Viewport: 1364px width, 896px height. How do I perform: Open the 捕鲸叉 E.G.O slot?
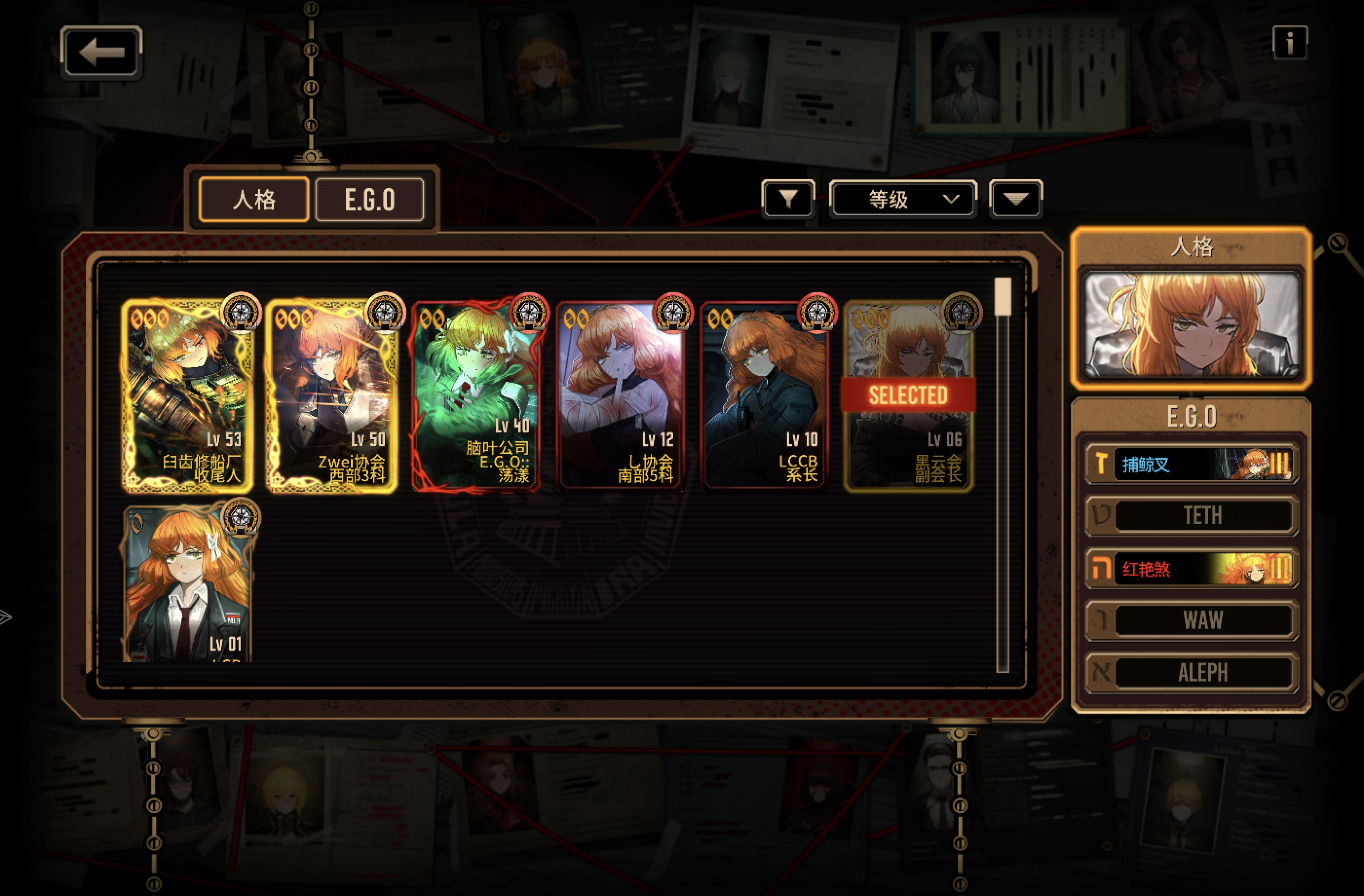[x=1192, y=464]
